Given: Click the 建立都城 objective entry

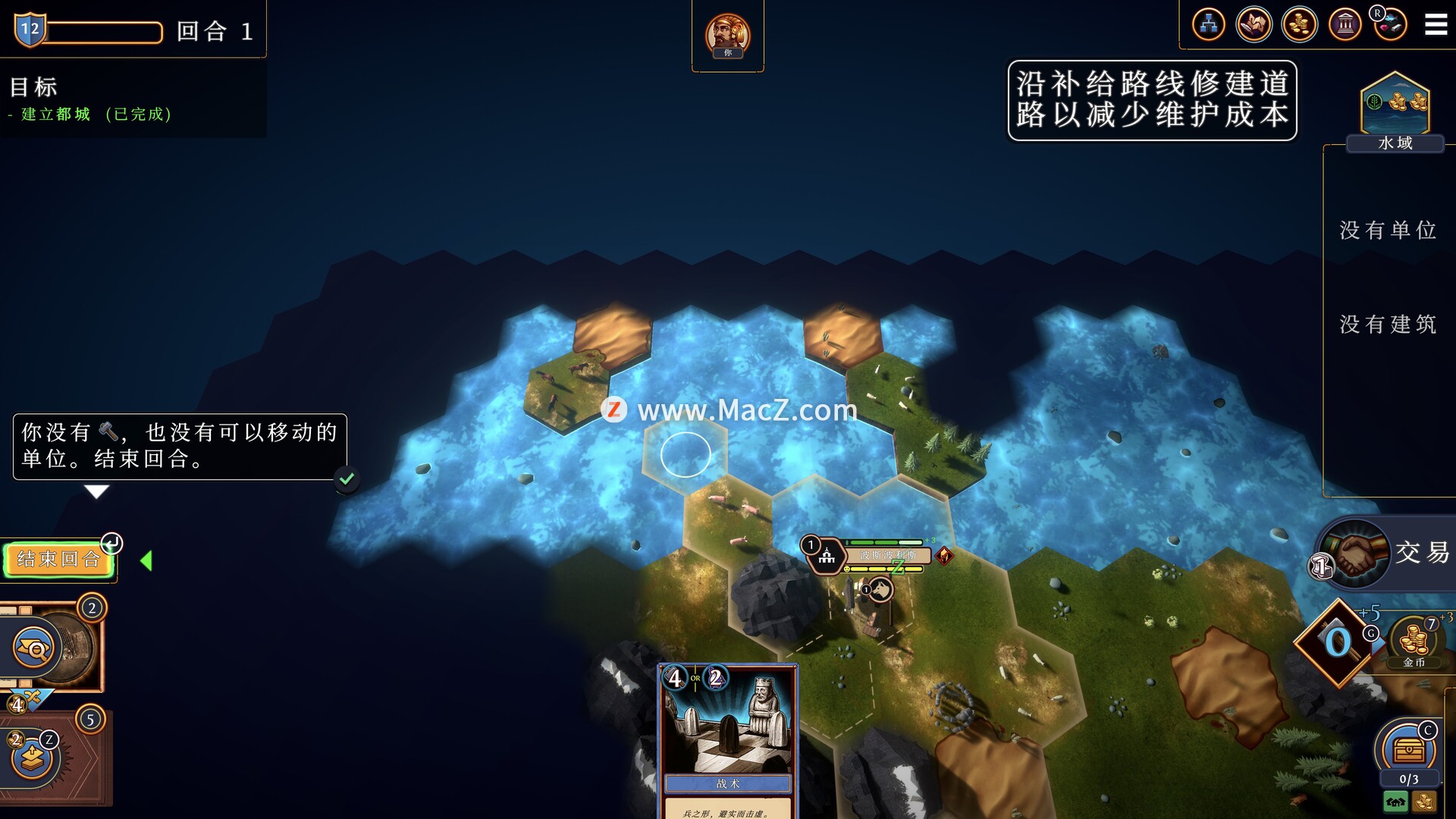Looking at the screenshot, I should [x=55, y=115].
